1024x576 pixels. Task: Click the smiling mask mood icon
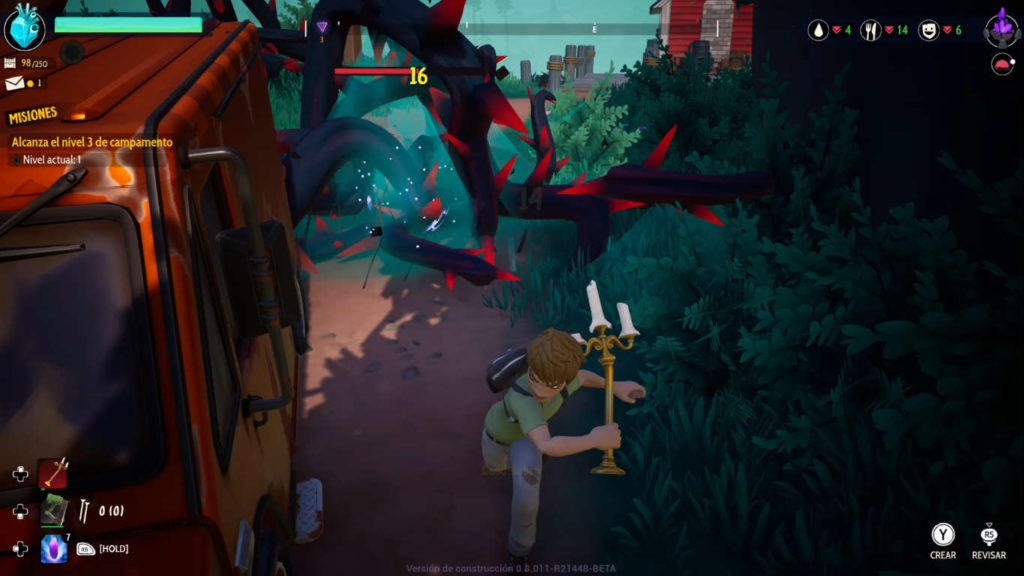[x=928, y=30]
